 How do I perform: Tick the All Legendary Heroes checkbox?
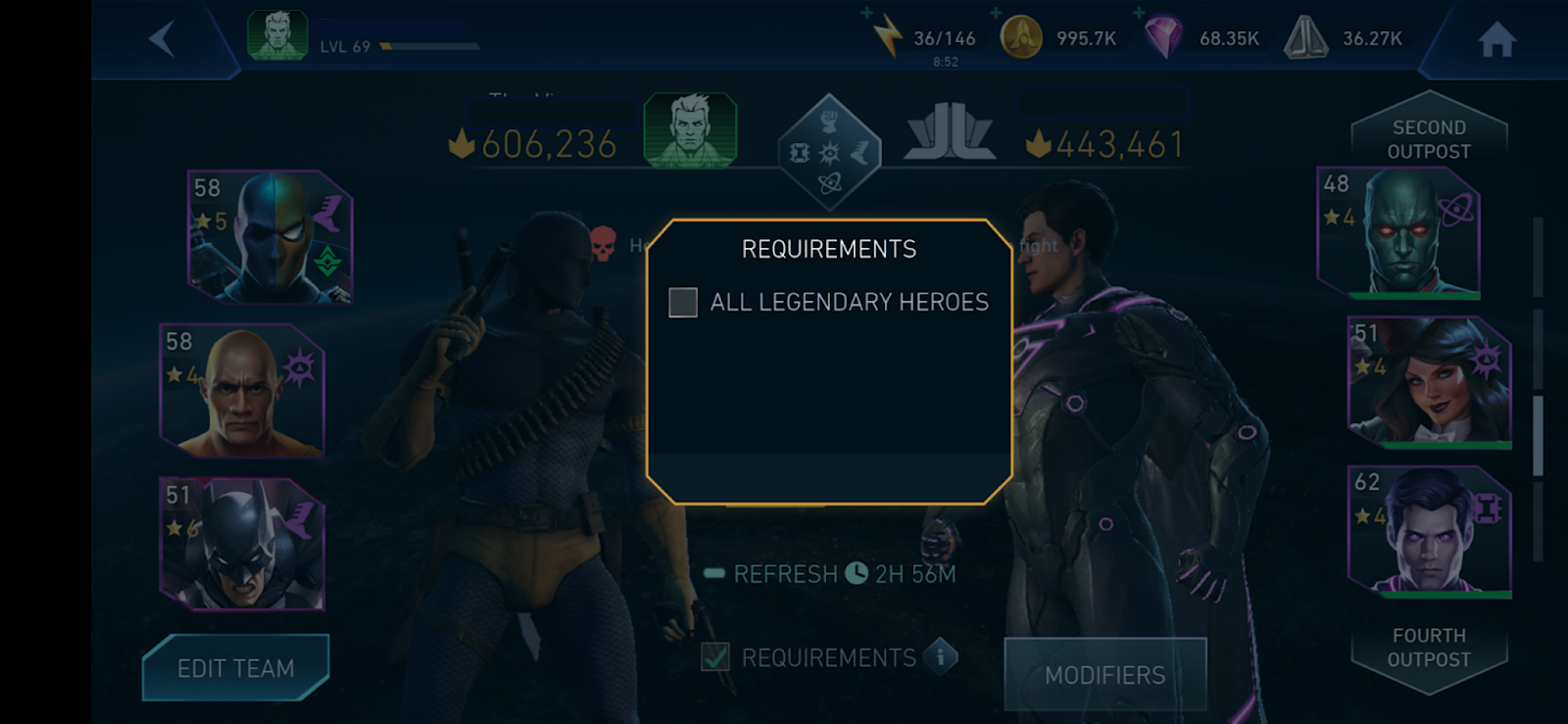coord(683,303)
